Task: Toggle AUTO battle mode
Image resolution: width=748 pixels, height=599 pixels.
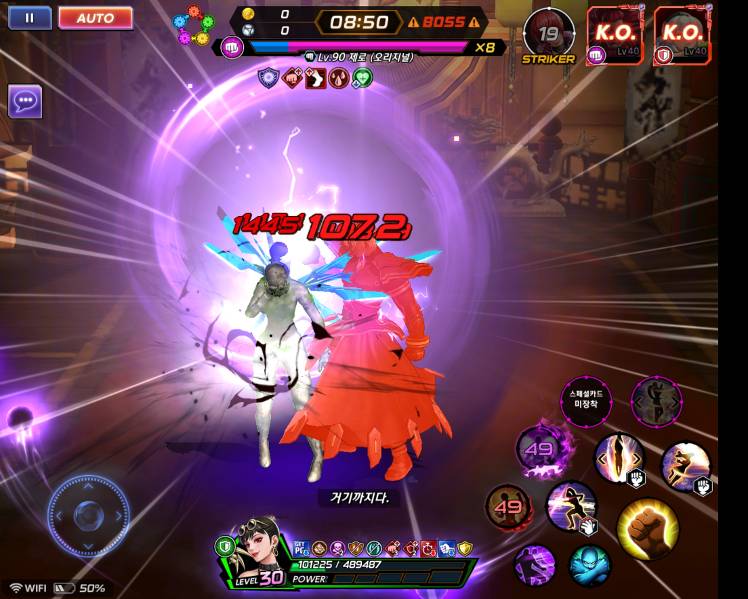Action: [x=95, y=18]
